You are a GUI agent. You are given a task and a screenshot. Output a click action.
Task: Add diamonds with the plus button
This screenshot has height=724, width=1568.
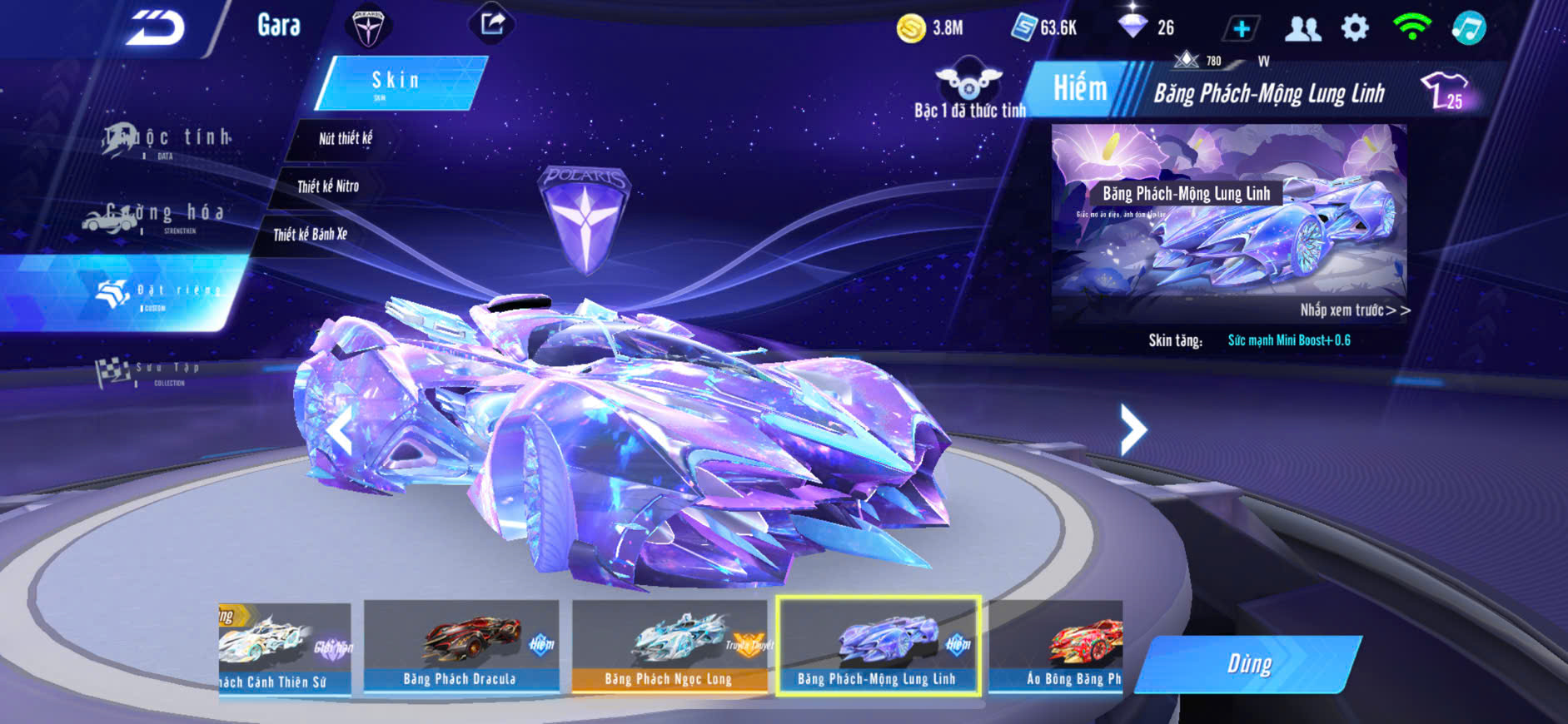[1241, 29]
